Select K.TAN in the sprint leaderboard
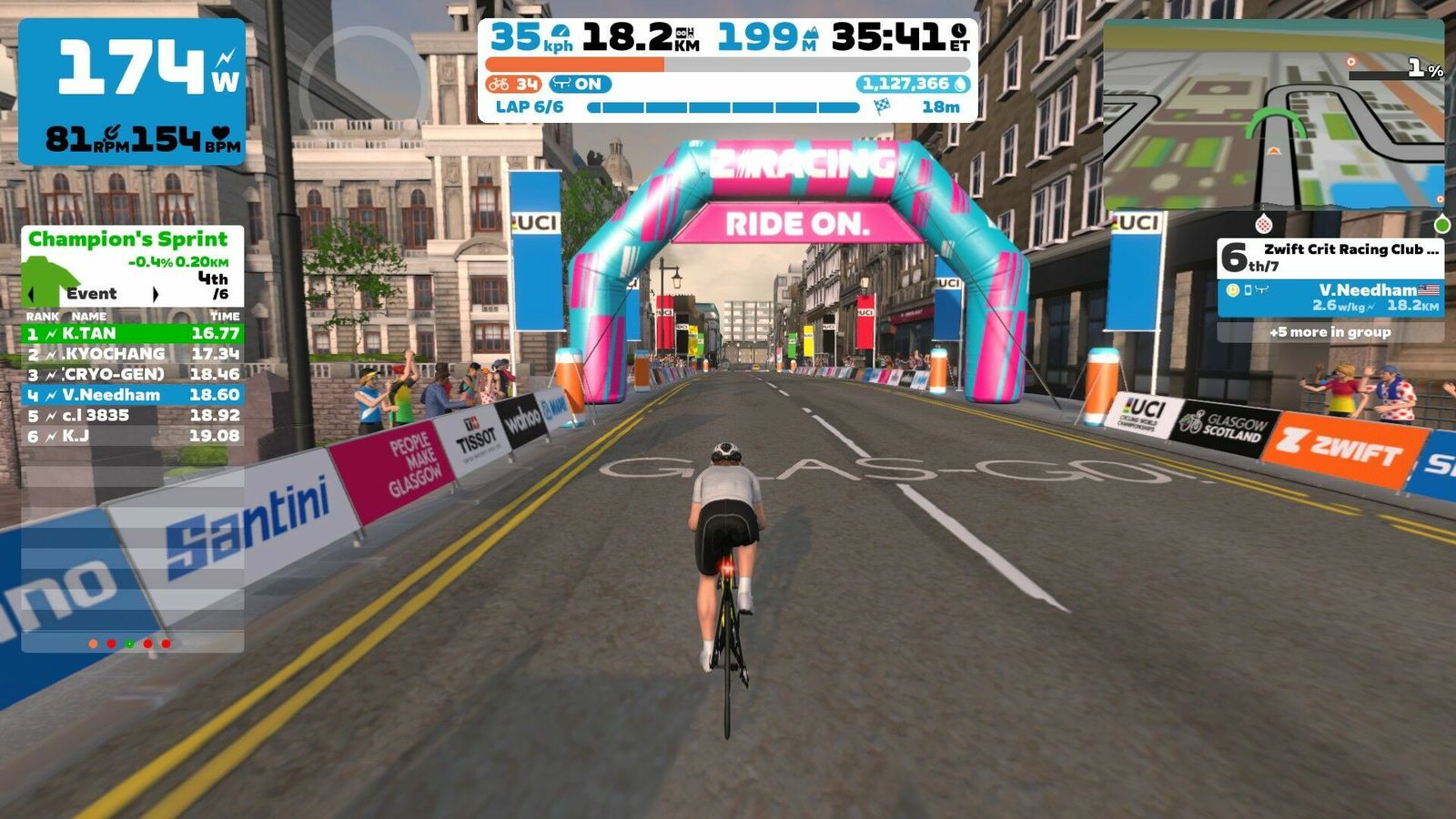The width and height of the screenshot is (1456, 819). point(132,334)
